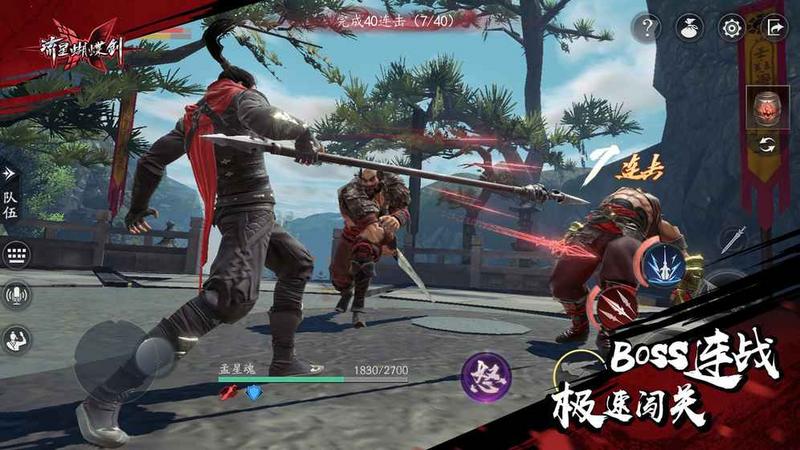Open the pouch bag icon
This screenshot has width=800, height=450.
(690, 27)
